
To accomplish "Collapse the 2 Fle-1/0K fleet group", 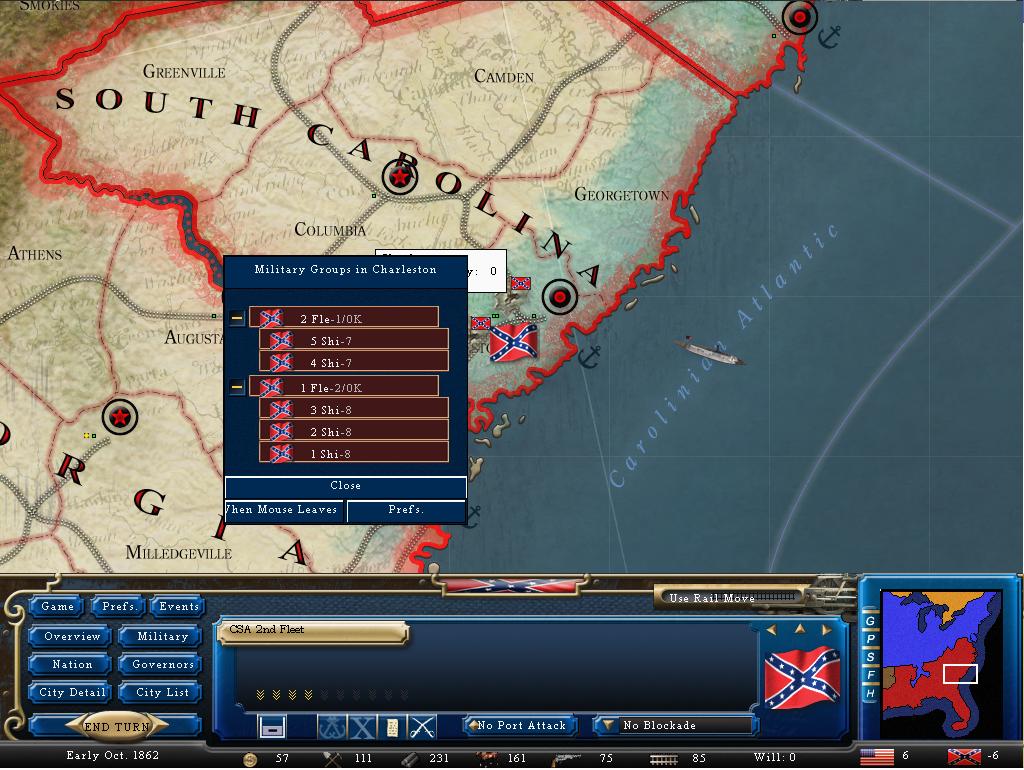I will click(x=237, y=318).
